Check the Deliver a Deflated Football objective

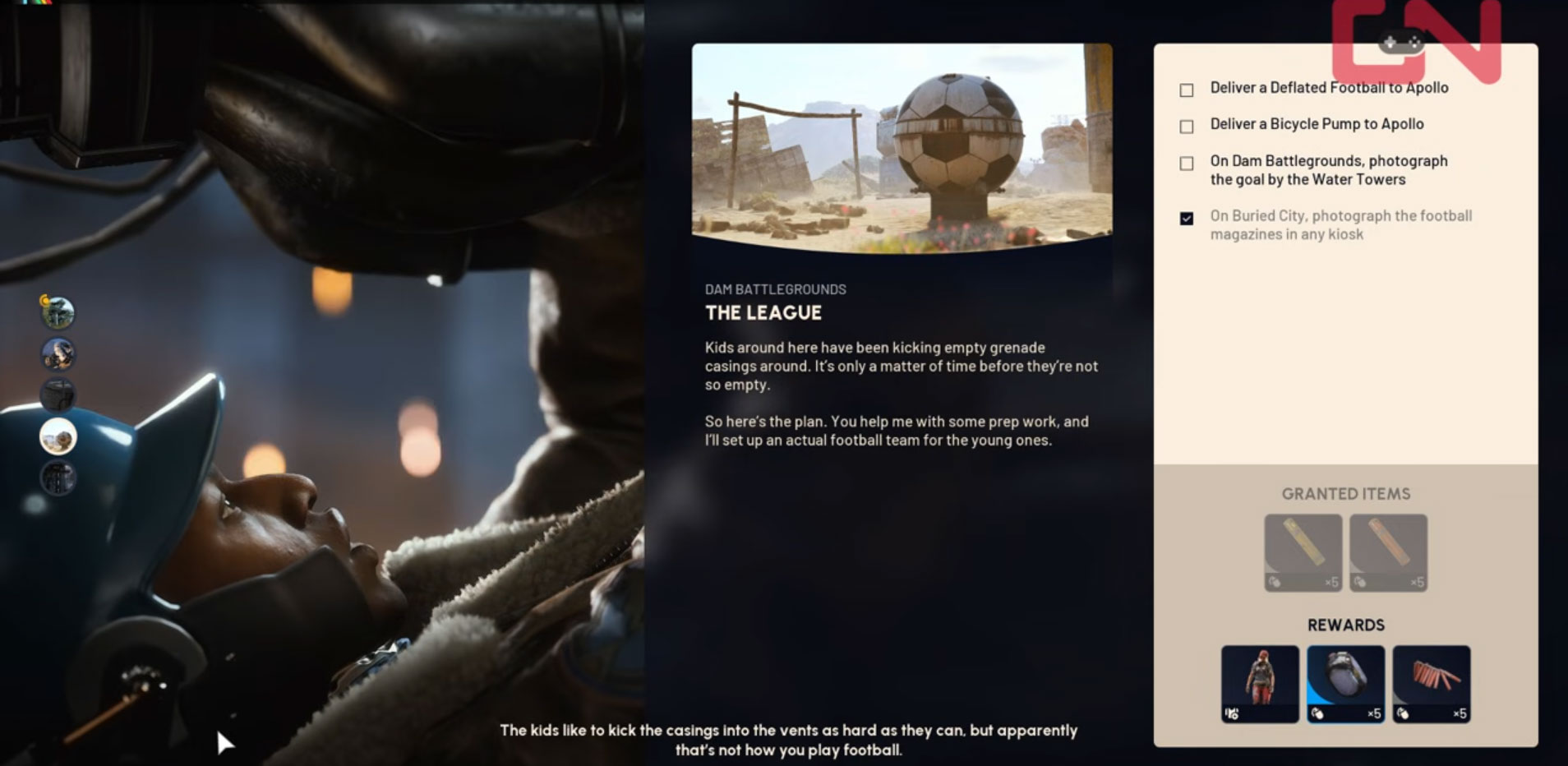pos(1187,89)
